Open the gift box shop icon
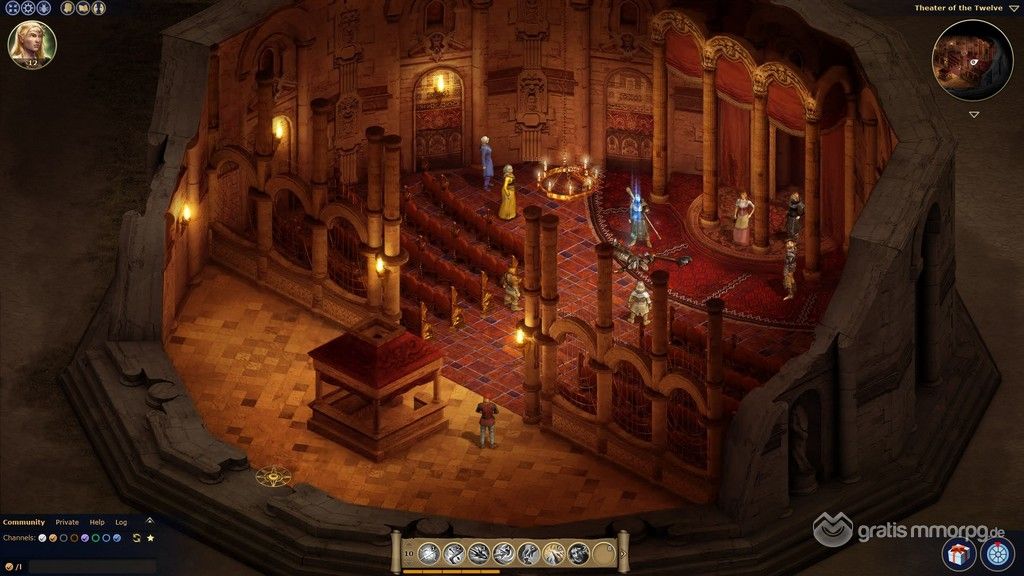1024x576 pixels. [x=958, y=552]
